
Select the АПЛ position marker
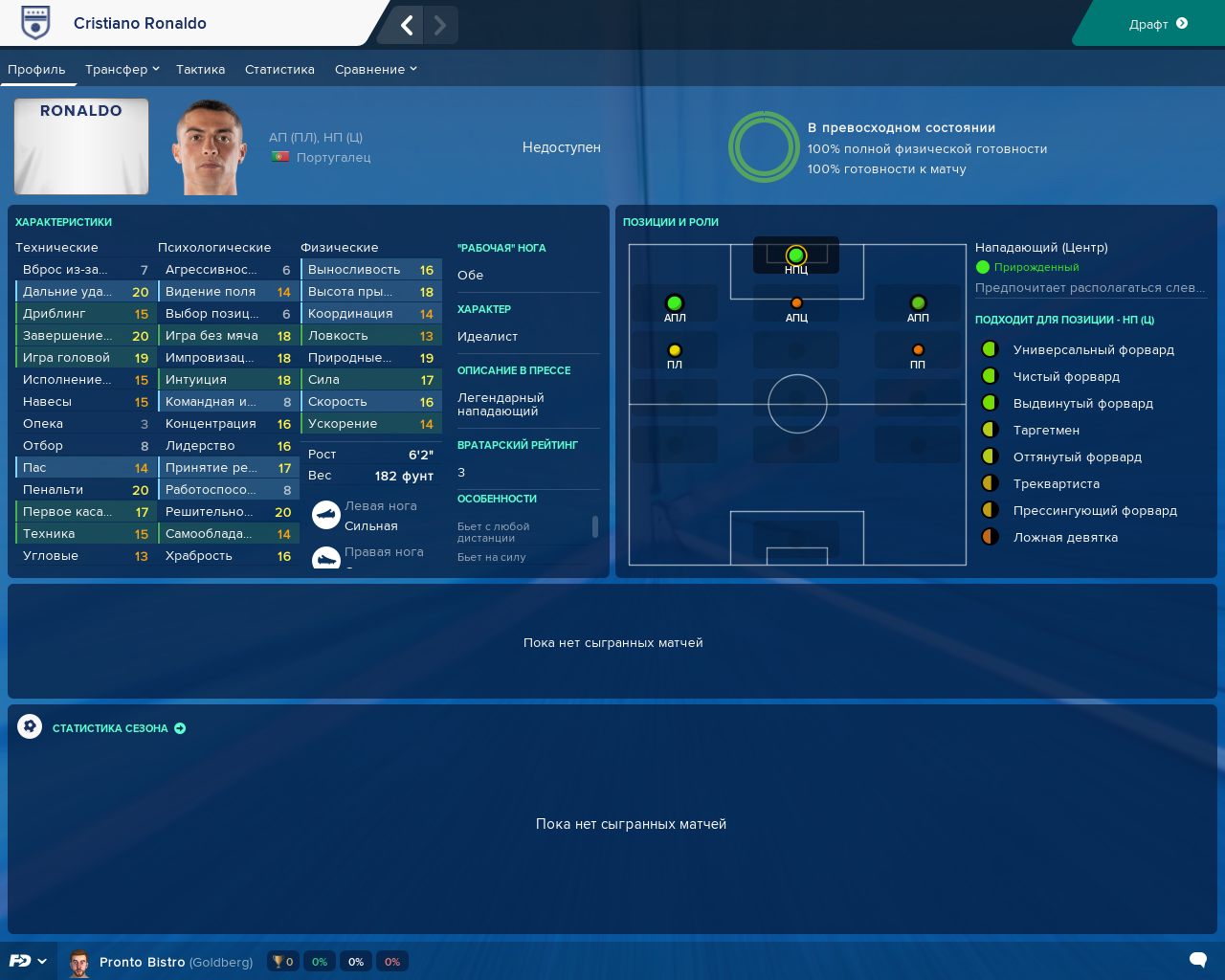(x=675, y=304)
